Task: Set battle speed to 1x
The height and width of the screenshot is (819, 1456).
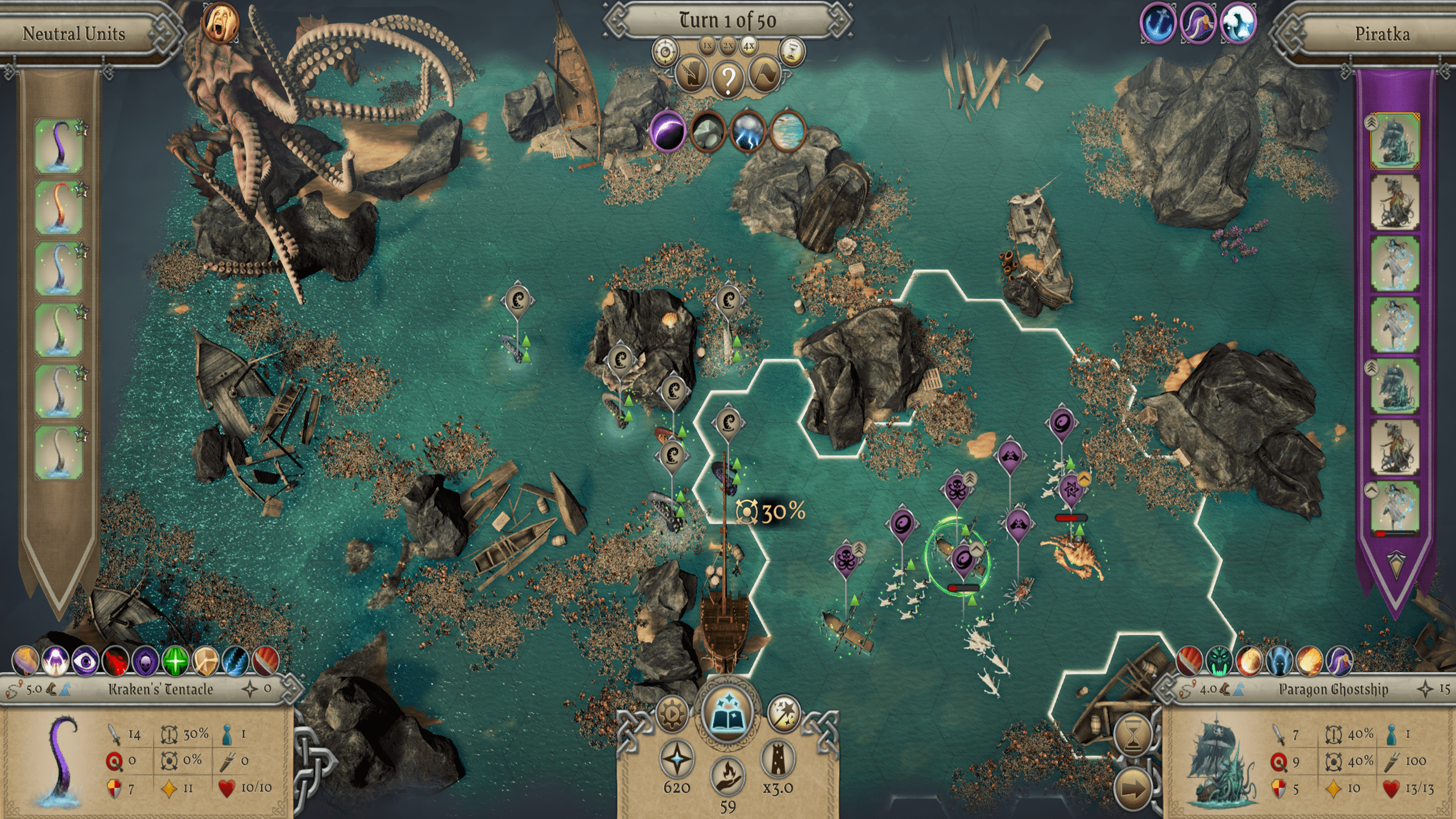Action: [x=707, y=45]
